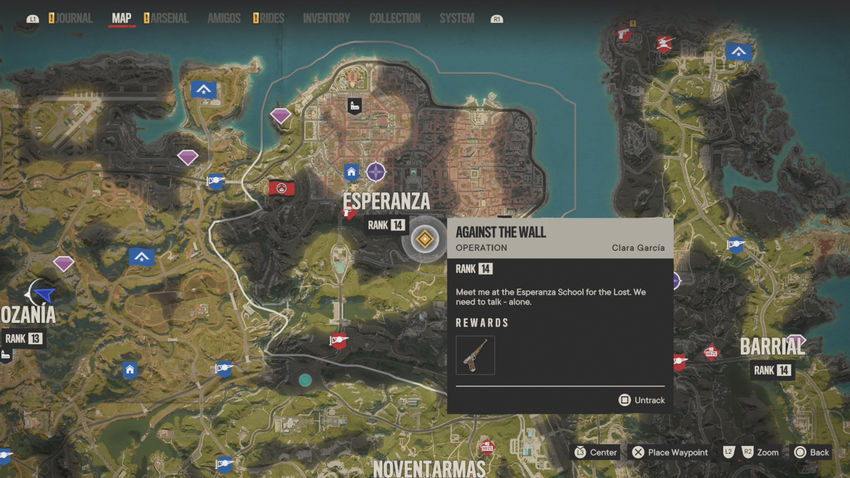This screenshot has height=478, width=850.
Task: Select the yellow diamond operation marker
Action: click(x=425, y=238)
